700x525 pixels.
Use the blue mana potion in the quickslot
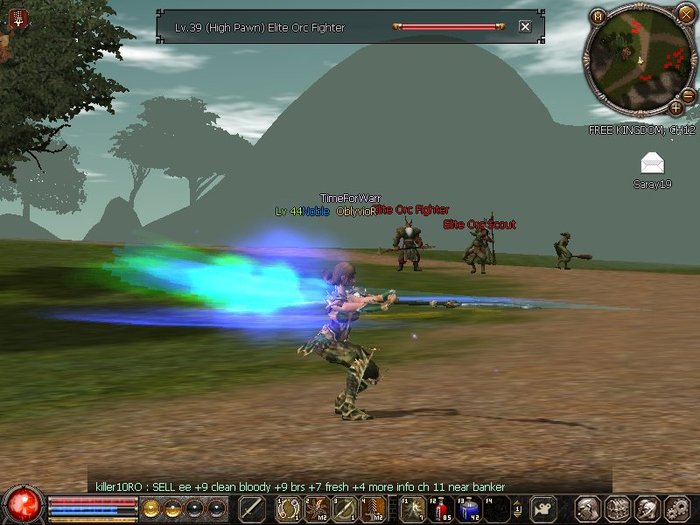467,509
